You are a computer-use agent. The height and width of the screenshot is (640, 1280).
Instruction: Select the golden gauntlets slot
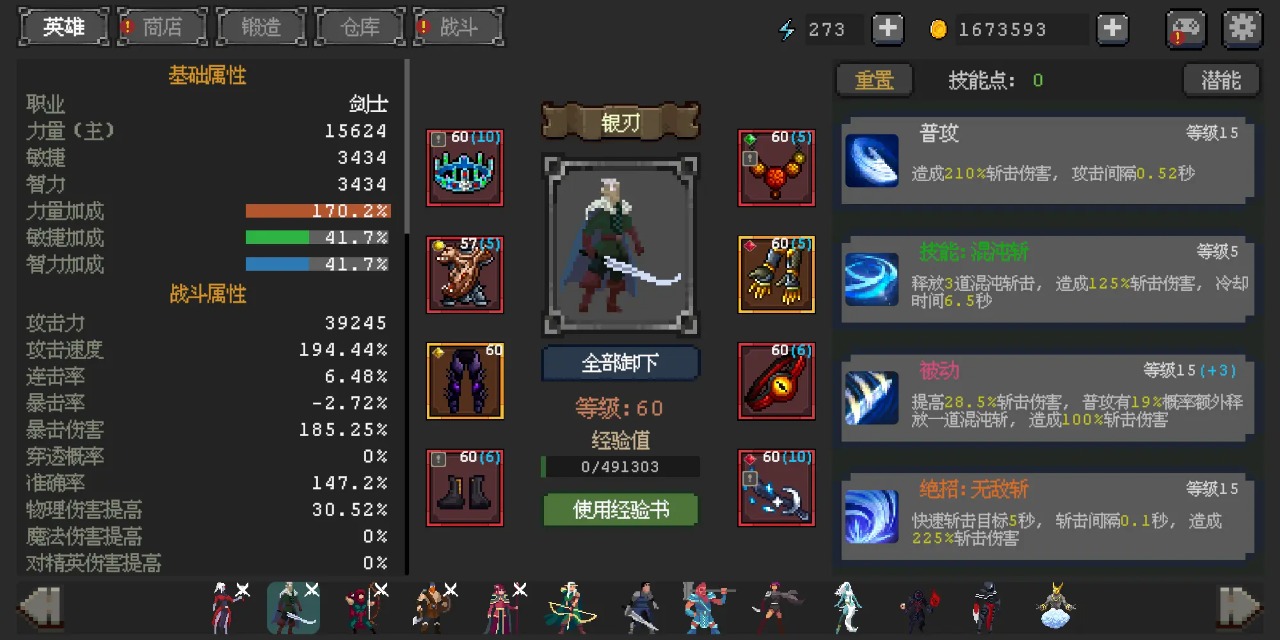(x=776, y=274)
